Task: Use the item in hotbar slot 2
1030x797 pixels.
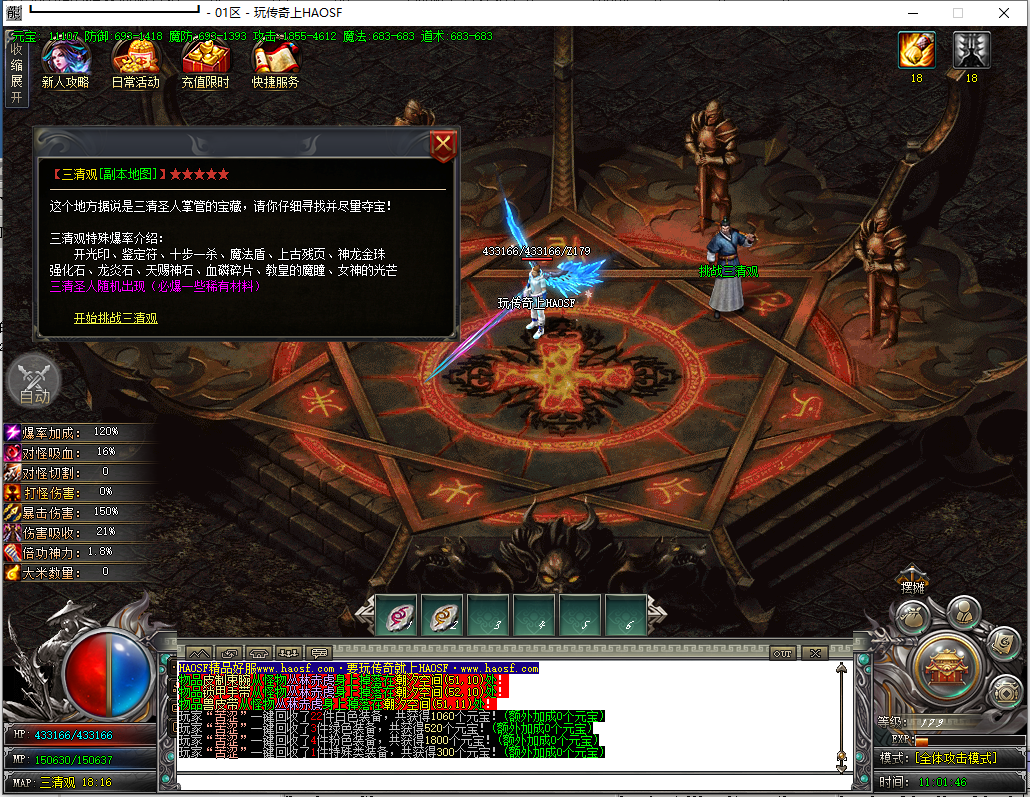Action: [x=442, y=615]
